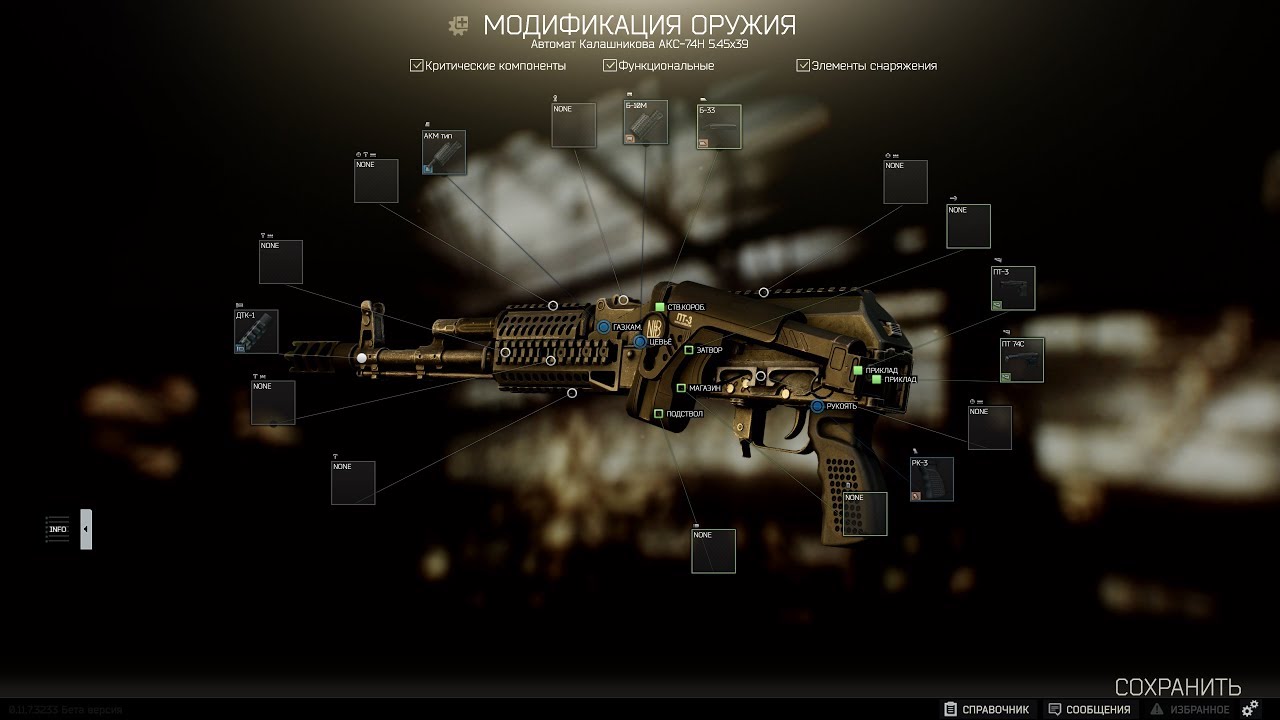This screenshot has width=1280, height=720.
Task: Toggle the Элементы снаряжения checkbox
Action: coord(803,66)
